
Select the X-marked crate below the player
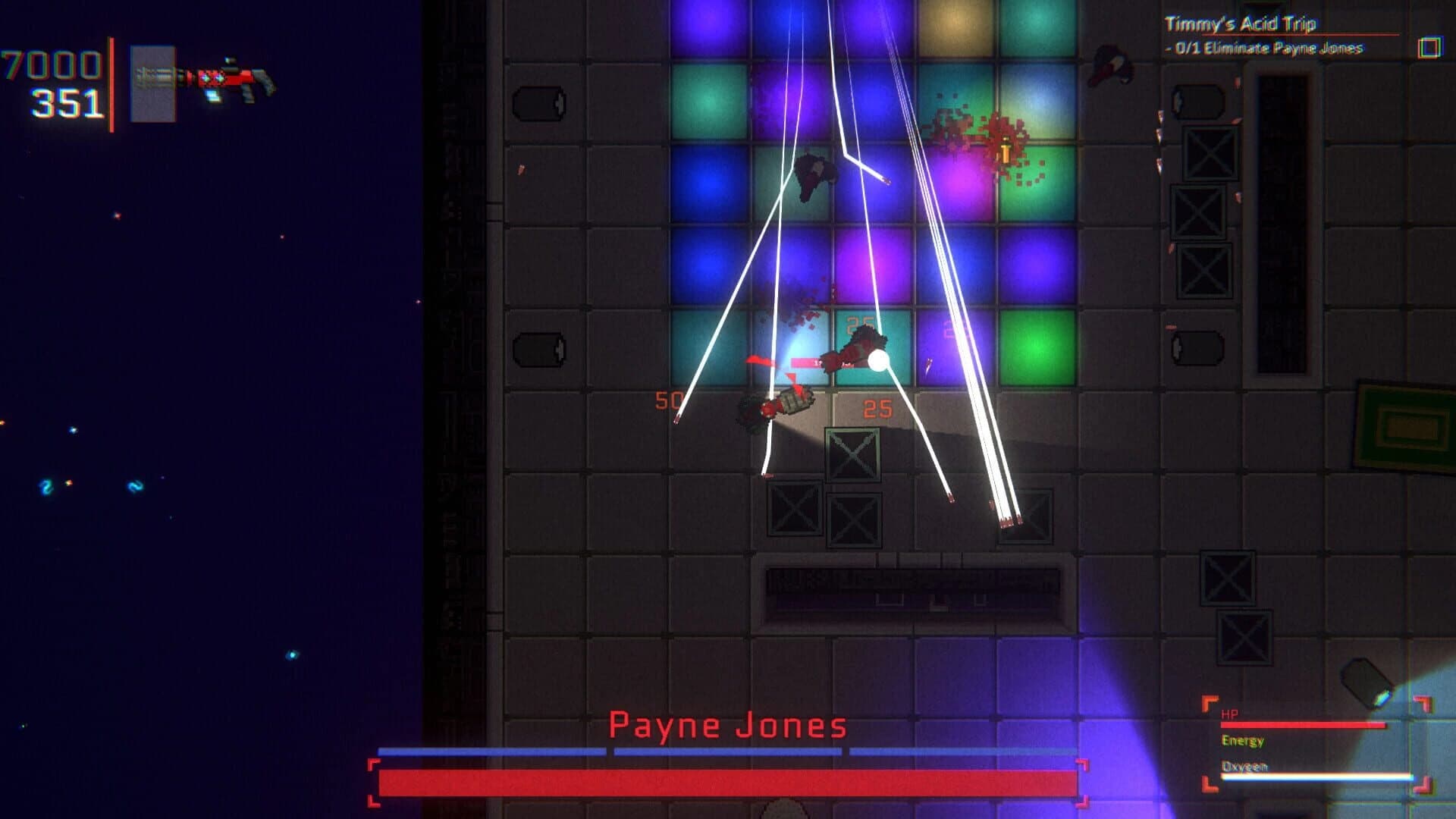(851, 457)
